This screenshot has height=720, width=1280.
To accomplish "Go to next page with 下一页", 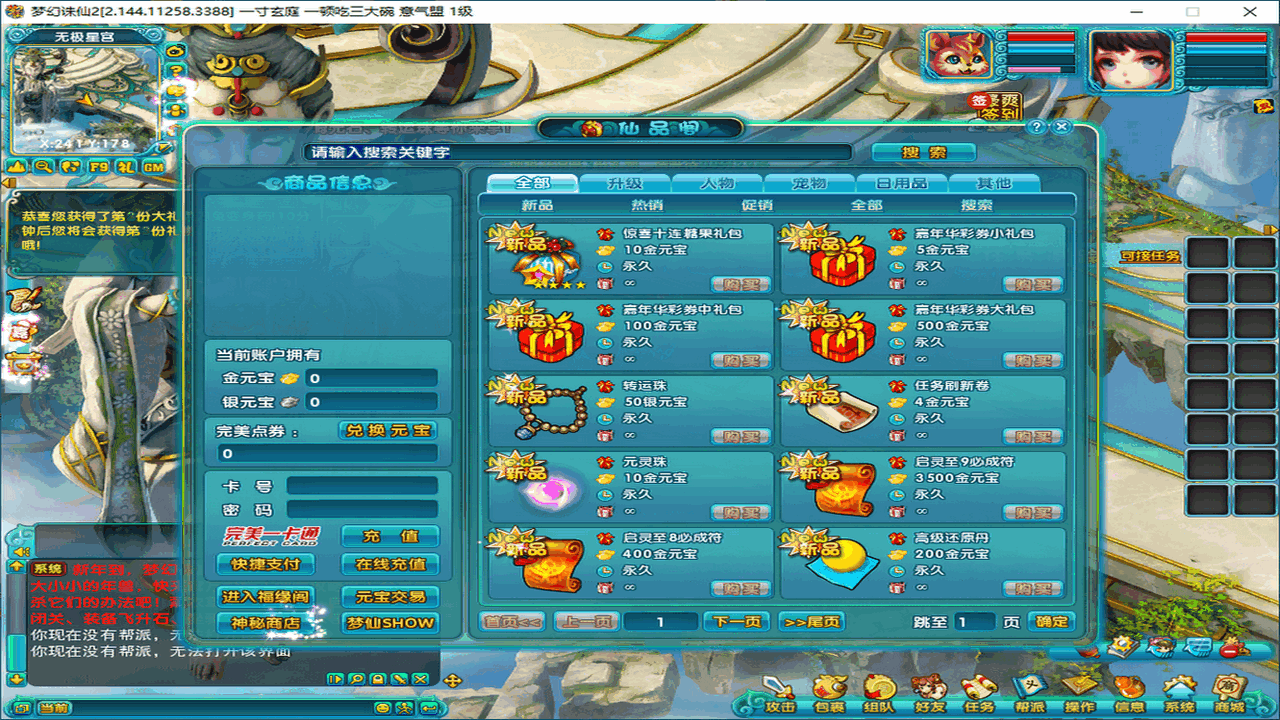I will 738,621.
